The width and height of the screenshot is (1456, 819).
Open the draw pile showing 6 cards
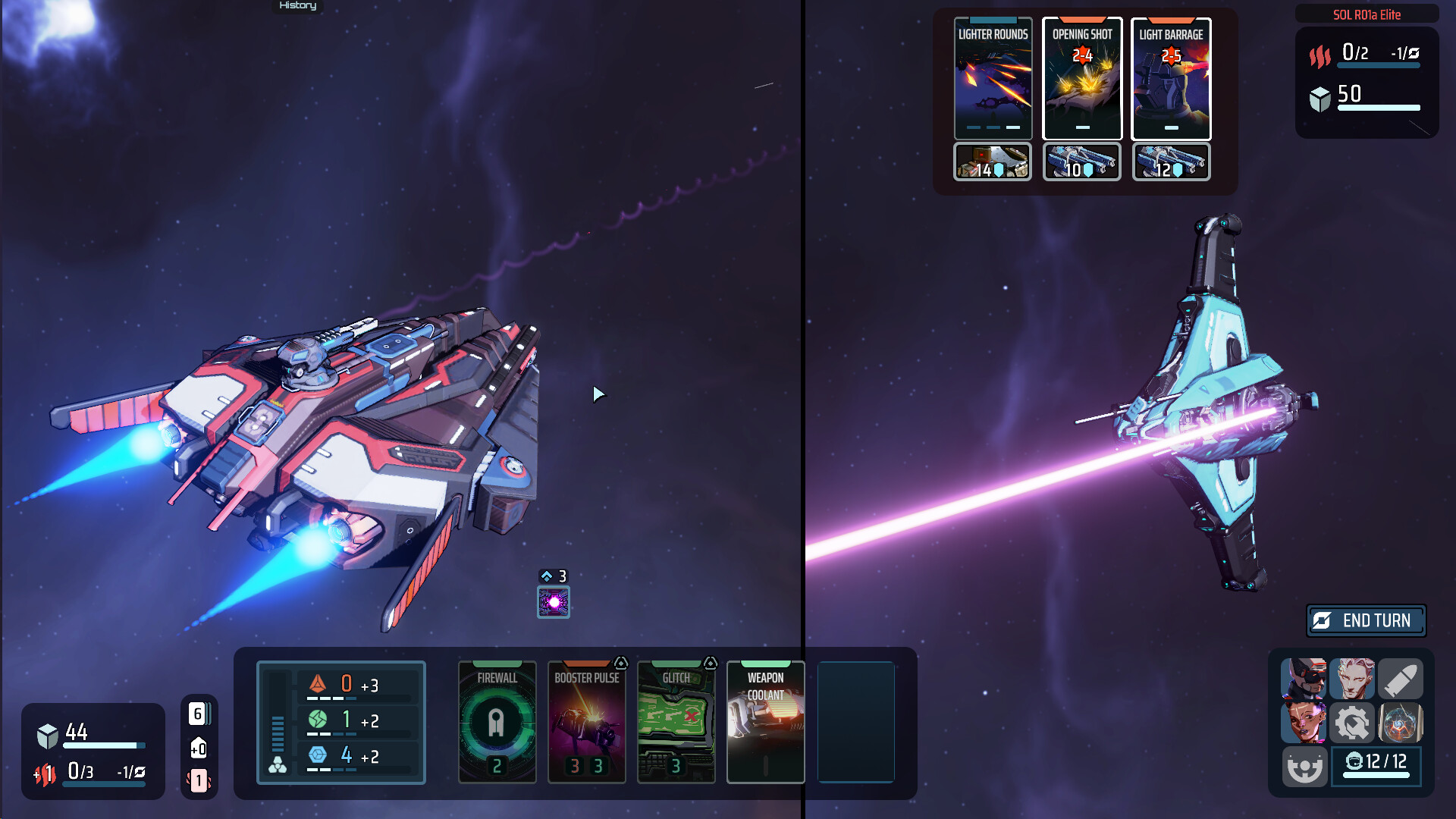click(x=199, y=714)
